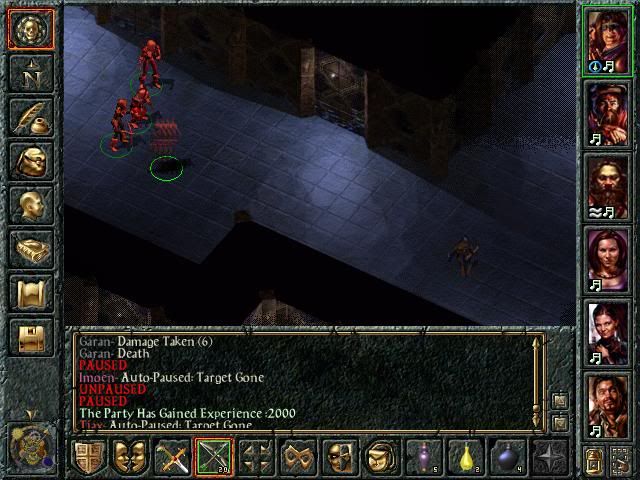Screen dimensions: 640x480
Task: Use the yellow potion quick item
Action: pos(465,458)
